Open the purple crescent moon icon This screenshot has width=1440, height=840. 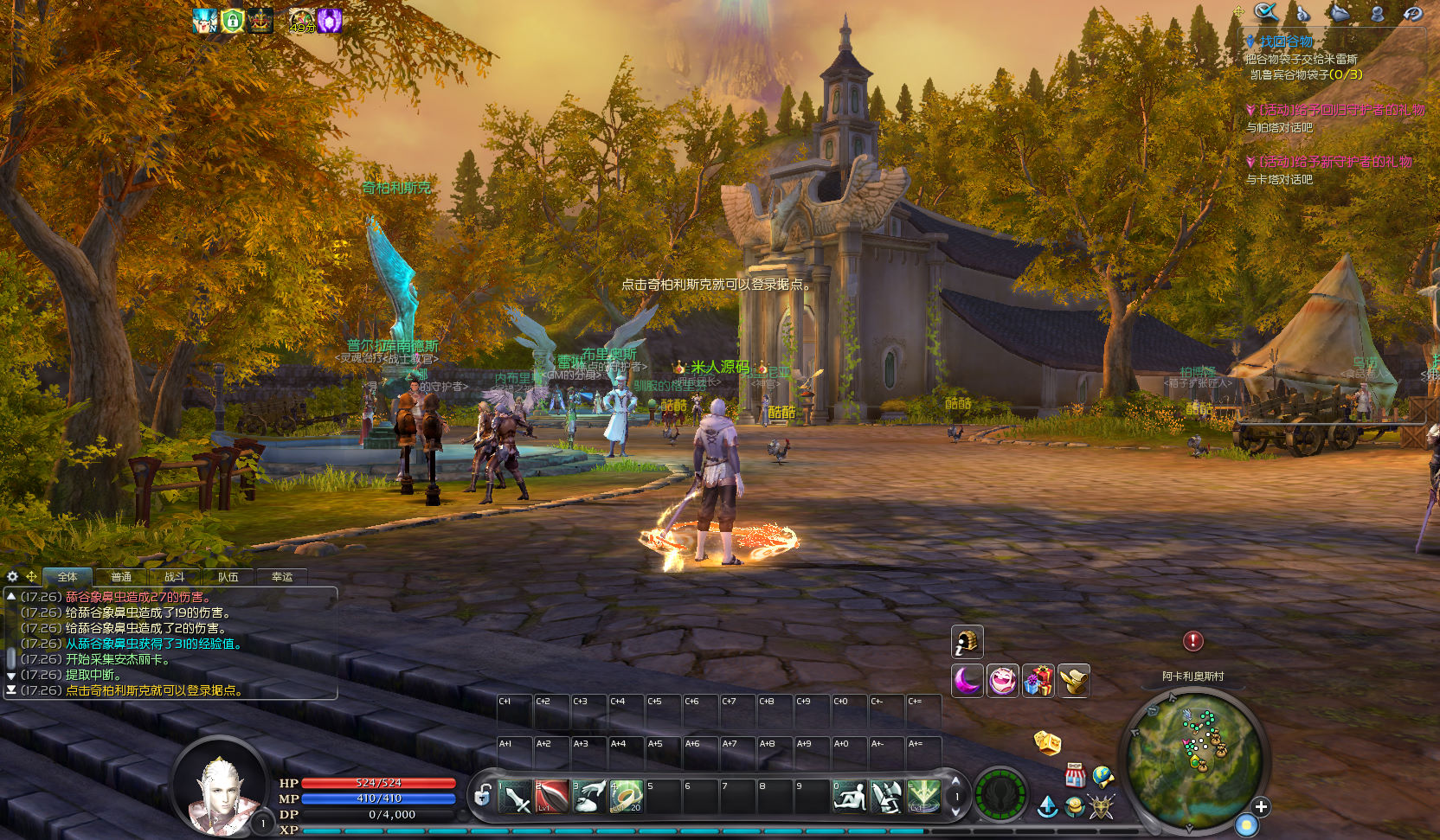pos(967,681)
